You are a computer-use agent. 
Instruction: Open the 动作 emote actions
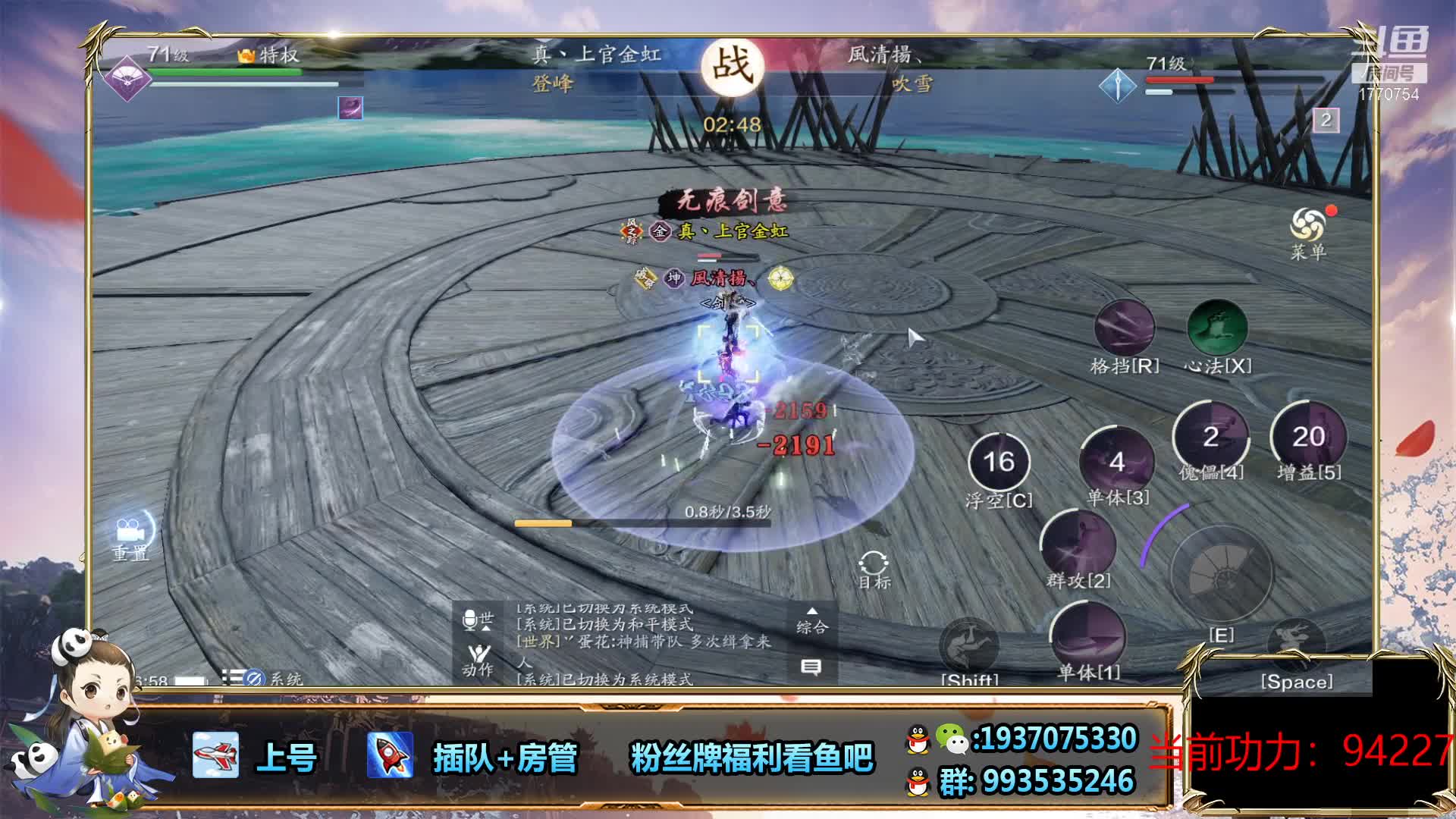tap(479, 660)
